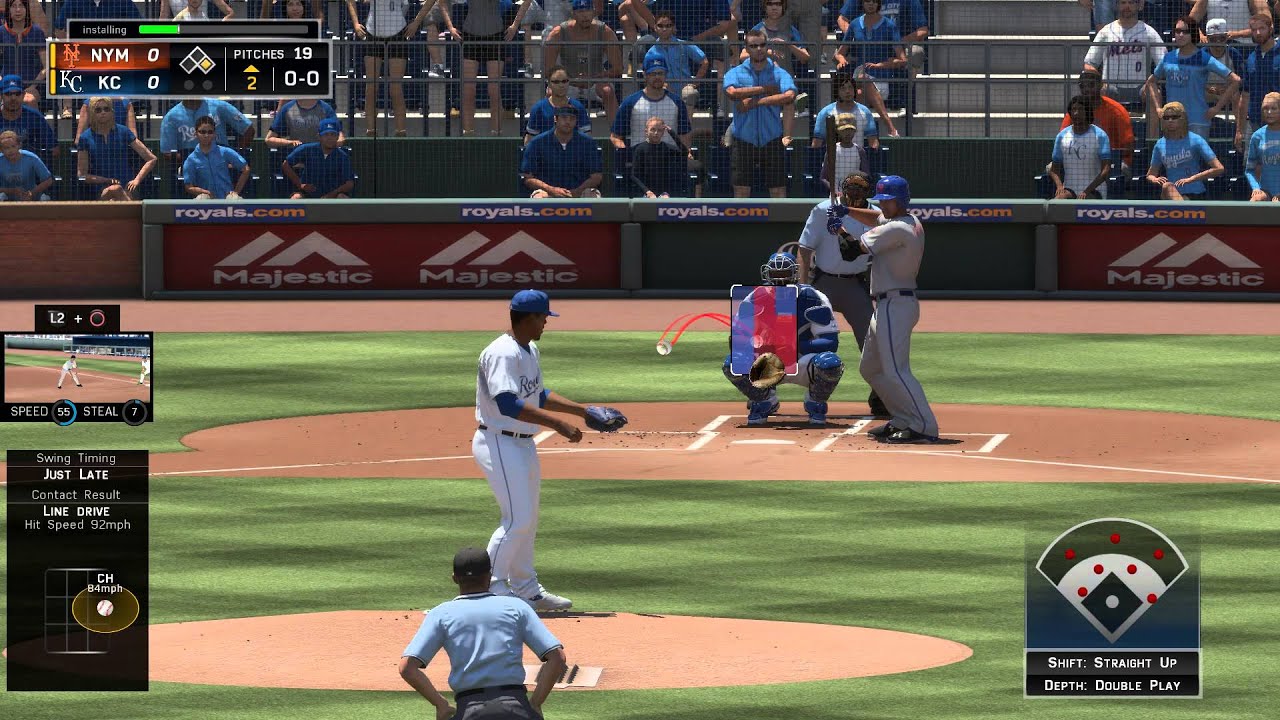This screenshot has width=1280, height=720.
Task: Click the Depth: Double Play label
Action: click(1112, 685)
